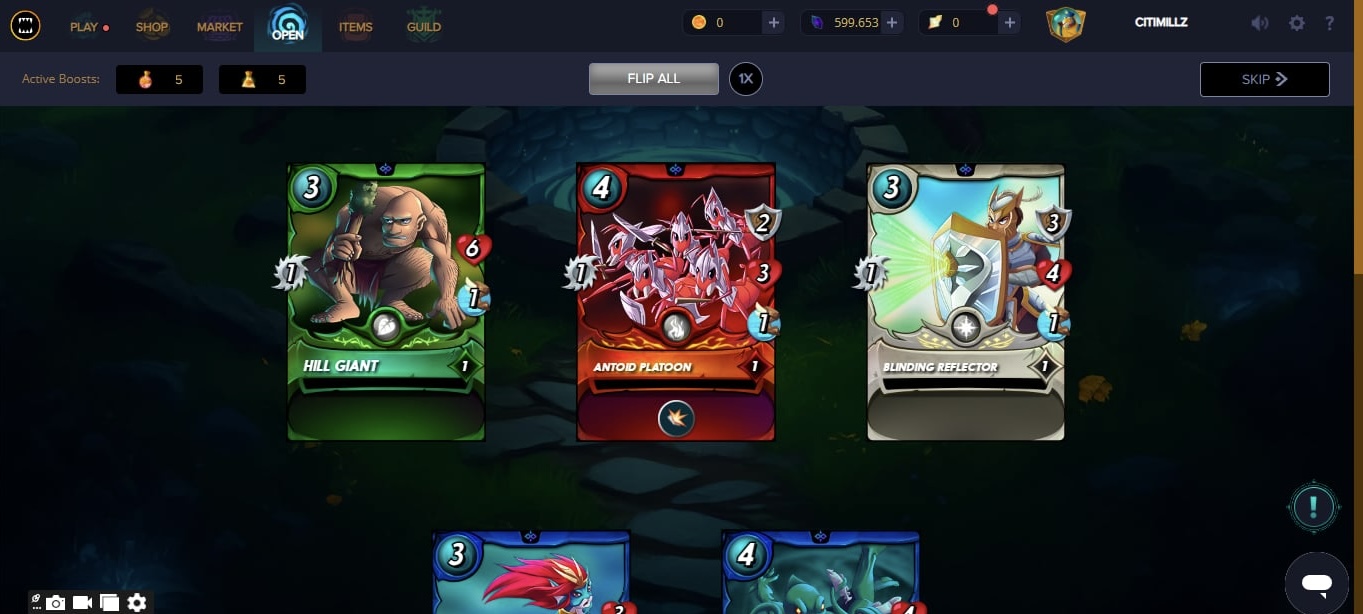The width and height of the screenshot is (1363, 614).
Task: Open the CITIMILLZ player profile avatar
Action: click(x=1066, y=23)
